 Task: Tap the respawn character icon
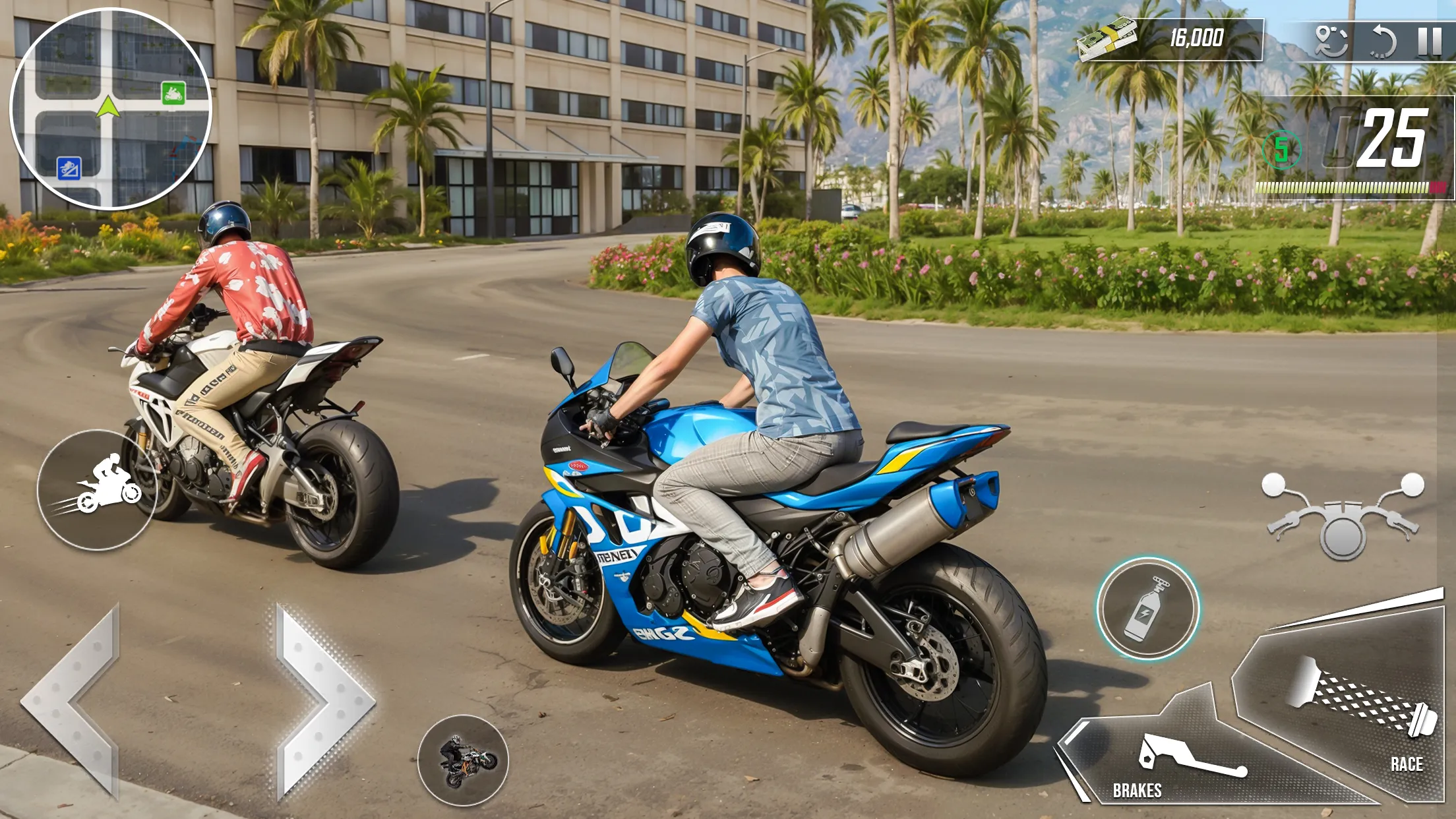click(x=1331, y=41)
